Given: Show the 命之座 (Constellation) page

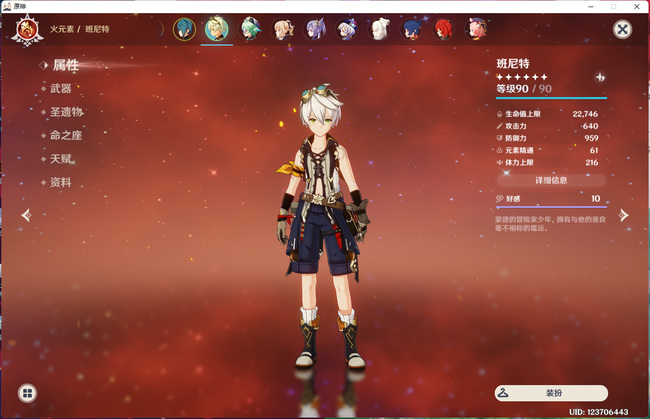Looking at the screenshot, I should 64,135.
